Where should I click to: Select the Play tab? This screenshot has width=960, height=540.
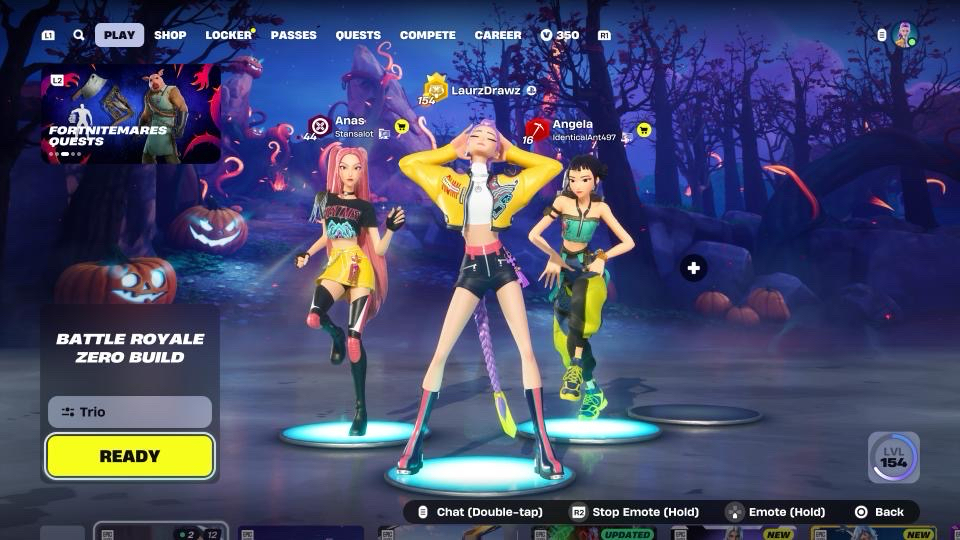[119, 35]
